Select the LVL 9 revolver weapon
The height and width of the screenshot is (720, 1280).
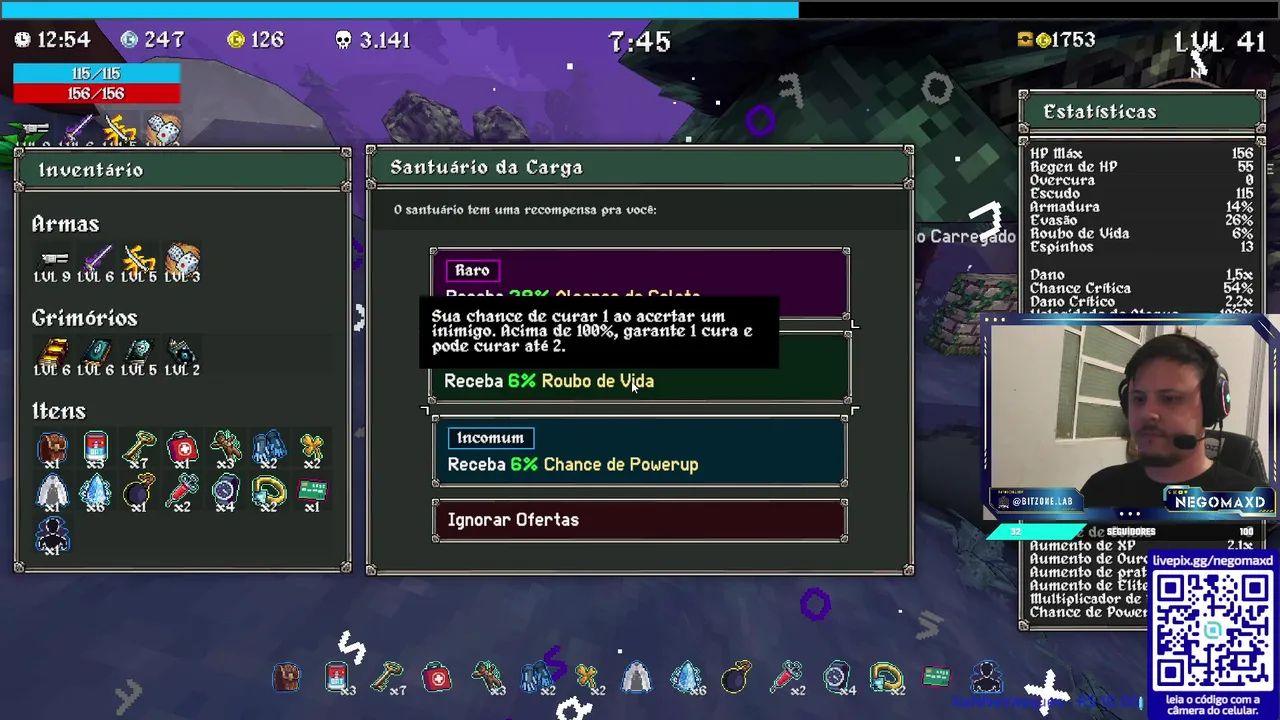pos(52,262)
